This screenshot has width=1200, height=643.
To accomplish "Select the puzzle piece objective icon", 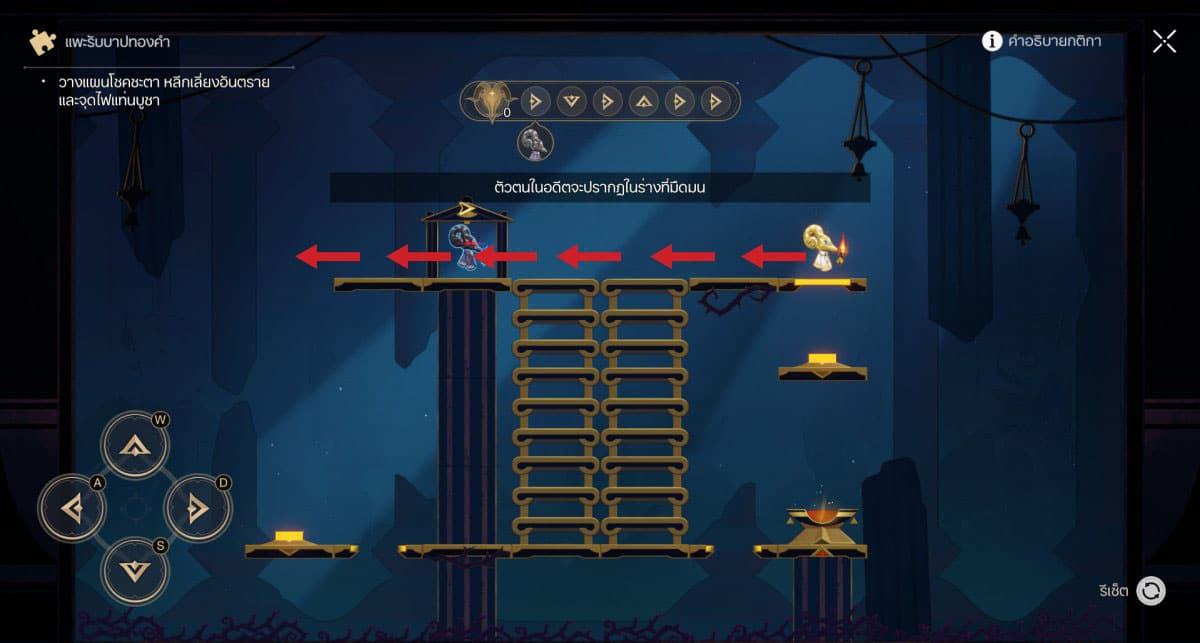I will 43,42.
